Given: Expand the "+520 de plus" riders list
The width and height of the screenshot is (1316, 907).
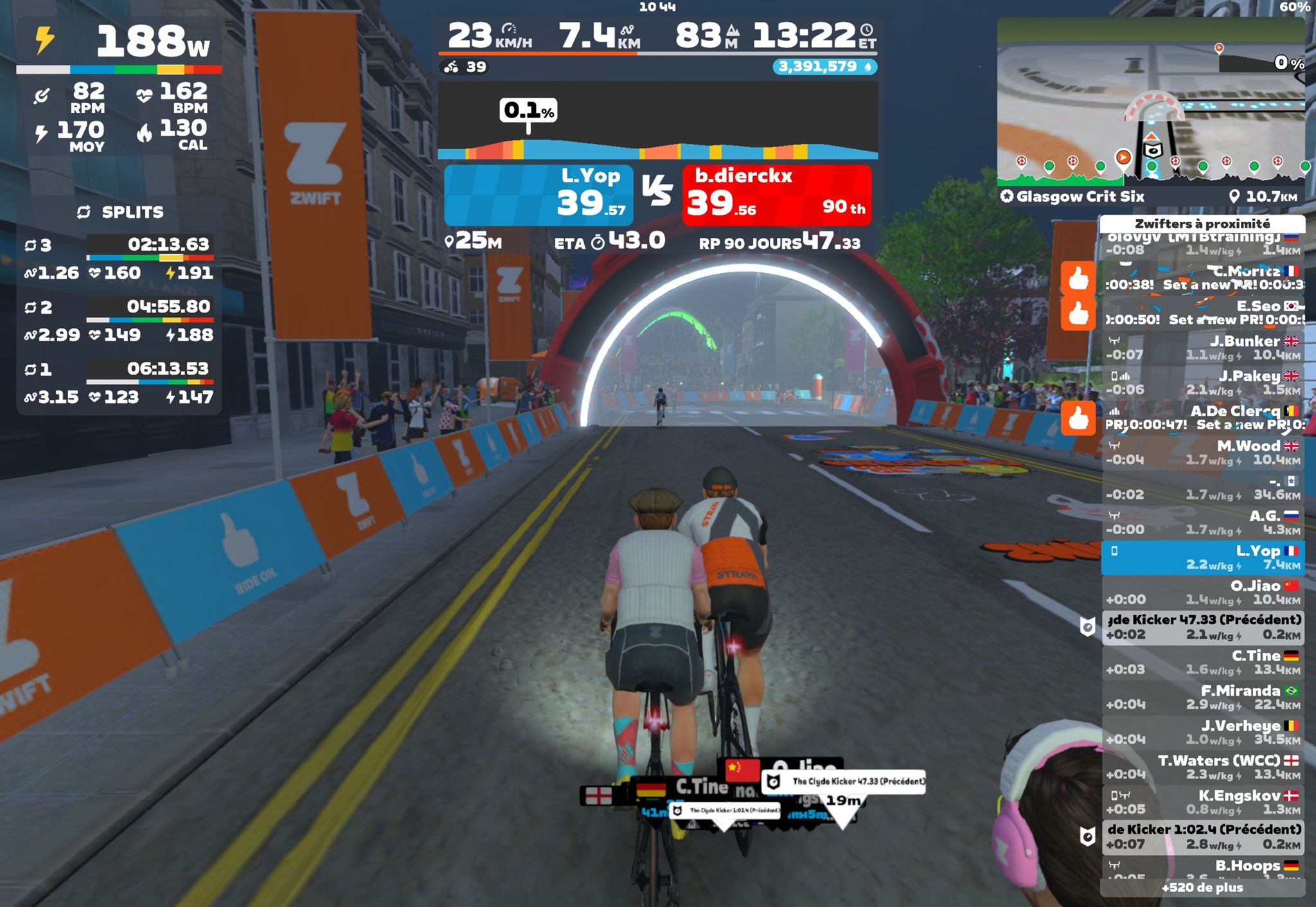Looking at the screenshot, I should click(x=1202, y=888).
